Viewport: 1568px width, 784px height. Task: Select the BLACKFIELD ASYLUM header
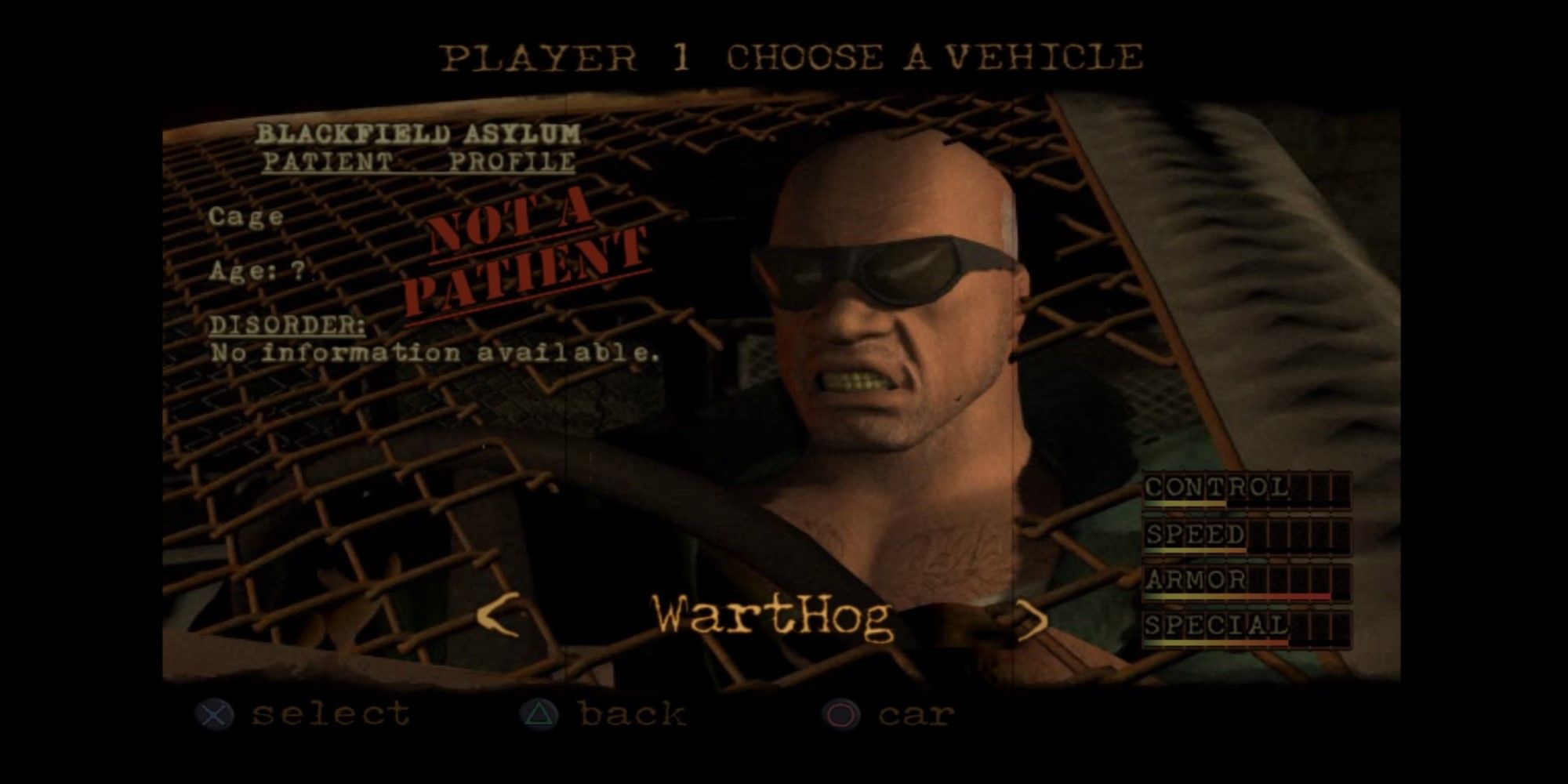pyautogui.click(x=419, y=133)
